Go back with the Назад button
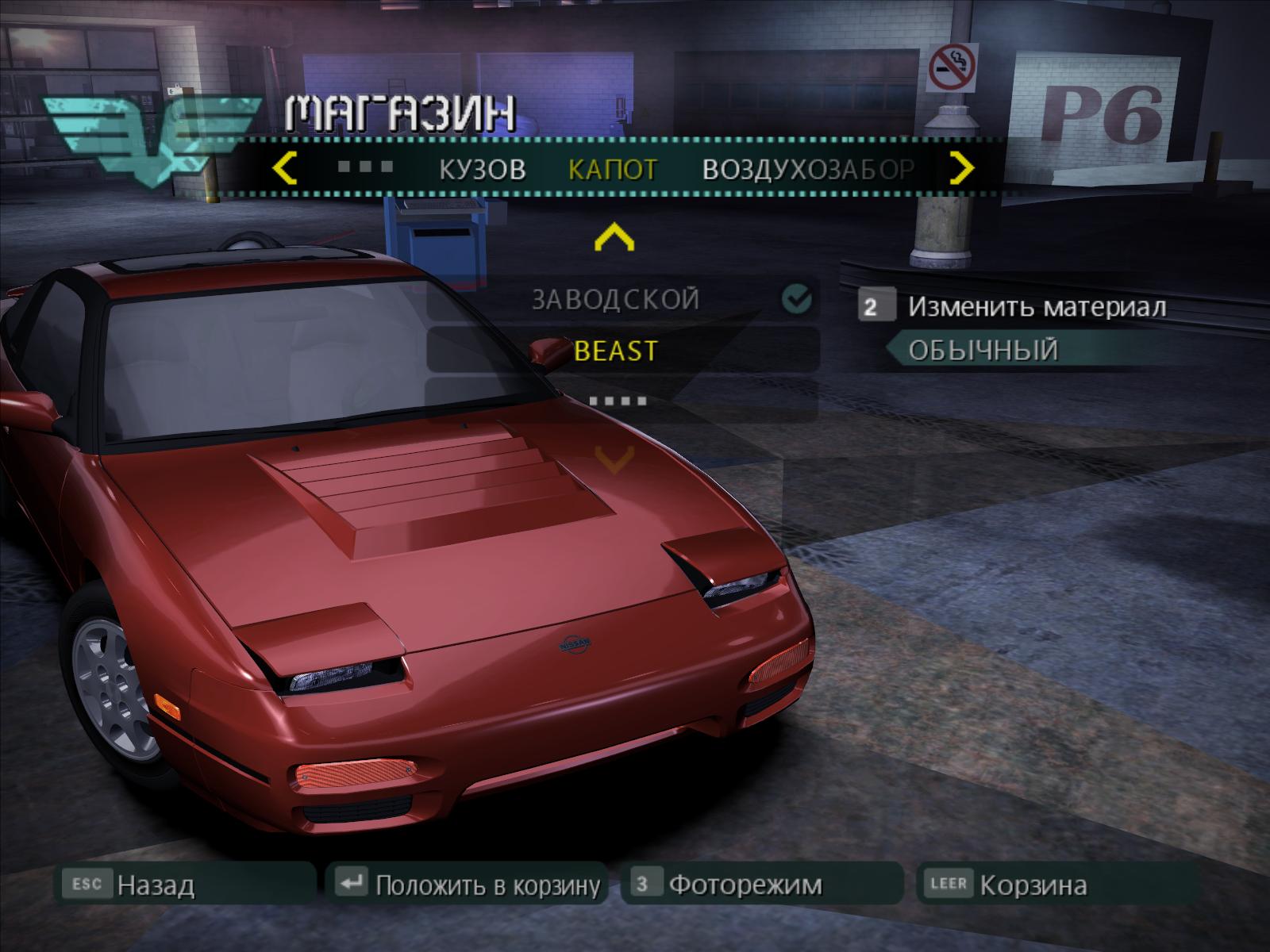1270x952 pixels. tap(155, 885)
